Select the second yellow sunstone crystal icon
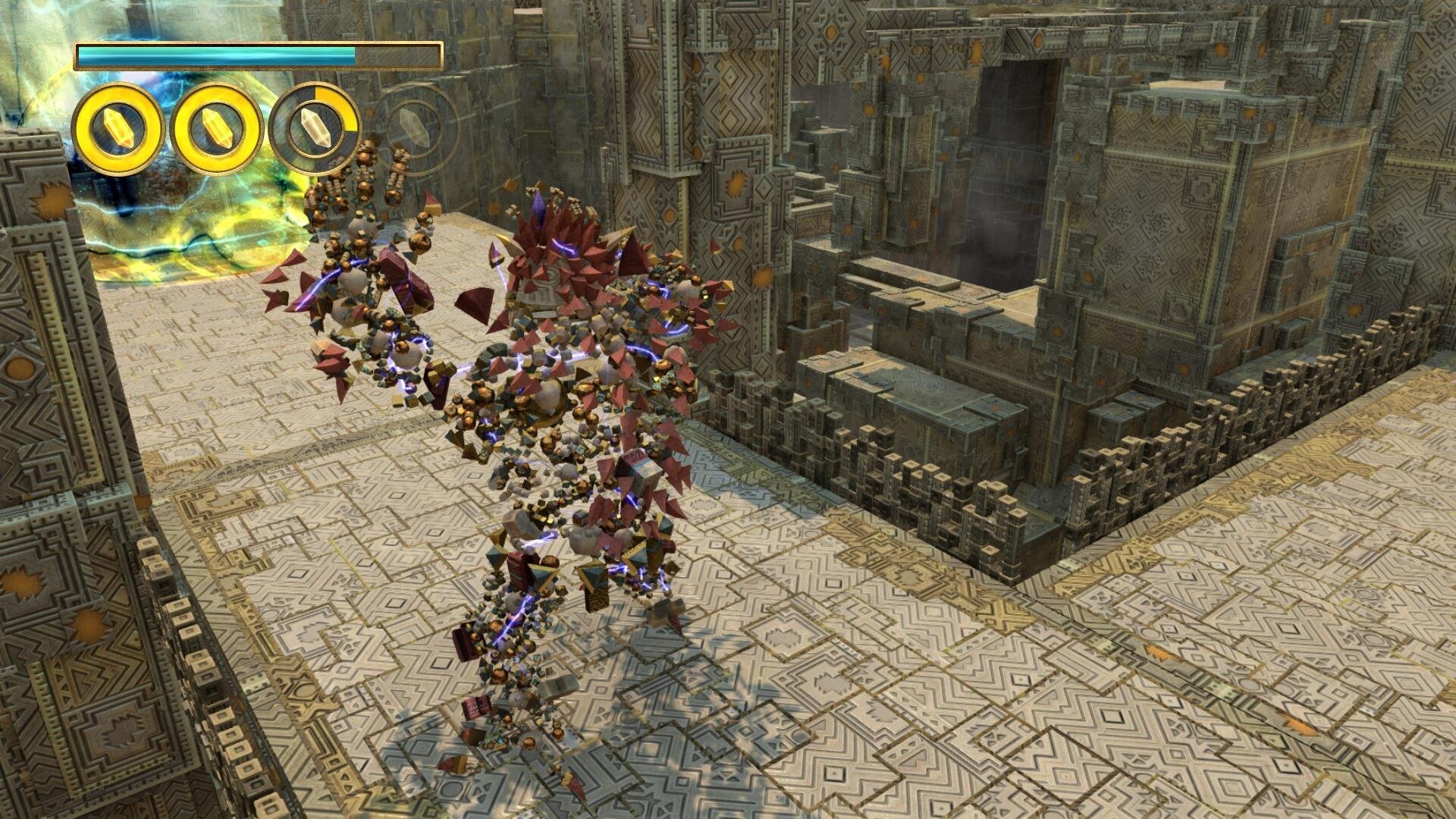The width and height of the screenshot is (1456, 819). click(x=215, y=127)
